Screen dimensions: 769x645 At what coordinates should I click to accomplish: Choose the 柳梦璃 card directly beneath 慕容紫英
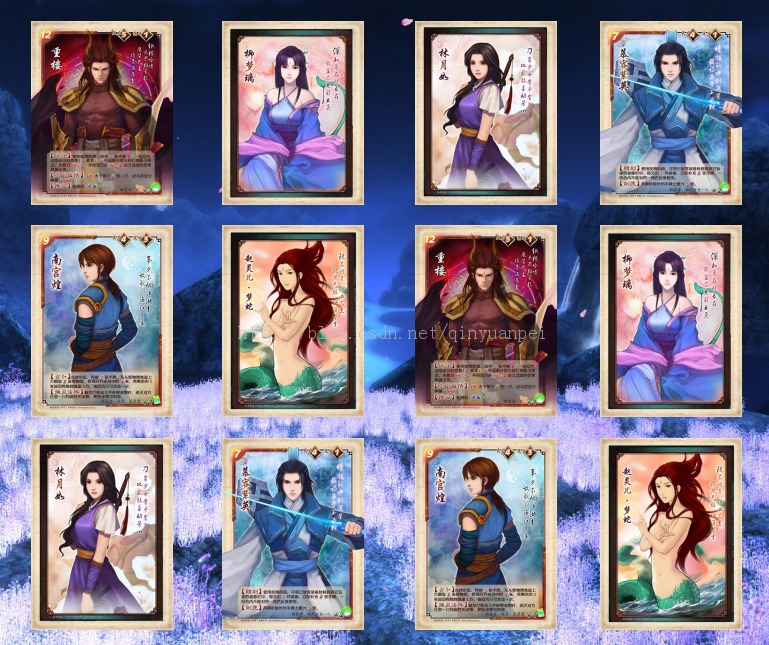(670, 320)
